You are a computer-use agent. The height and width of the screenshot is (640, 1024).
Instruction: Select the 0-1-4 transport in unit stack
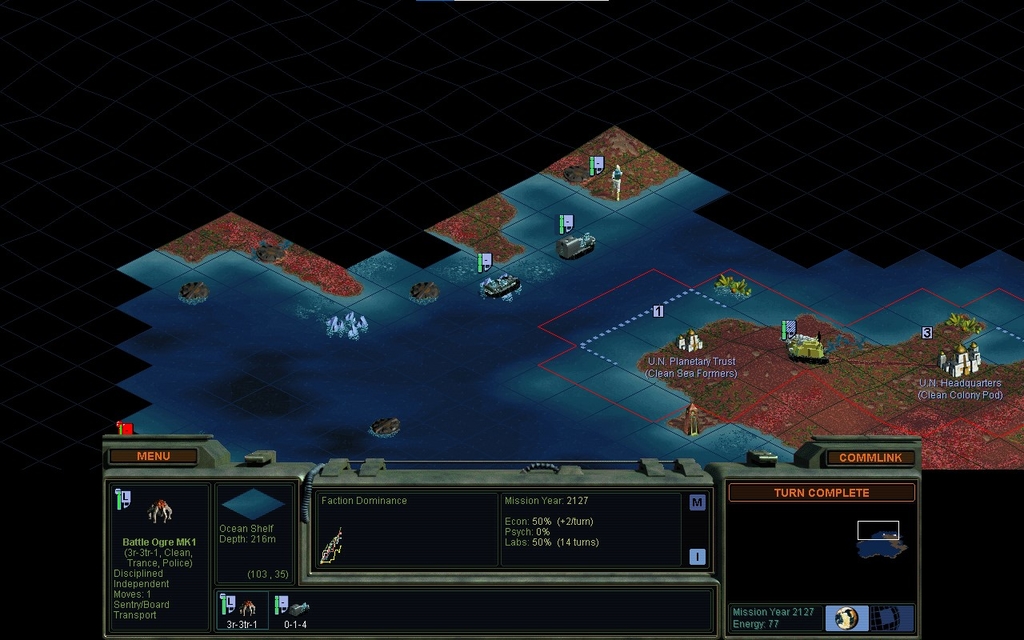point(293,608)
